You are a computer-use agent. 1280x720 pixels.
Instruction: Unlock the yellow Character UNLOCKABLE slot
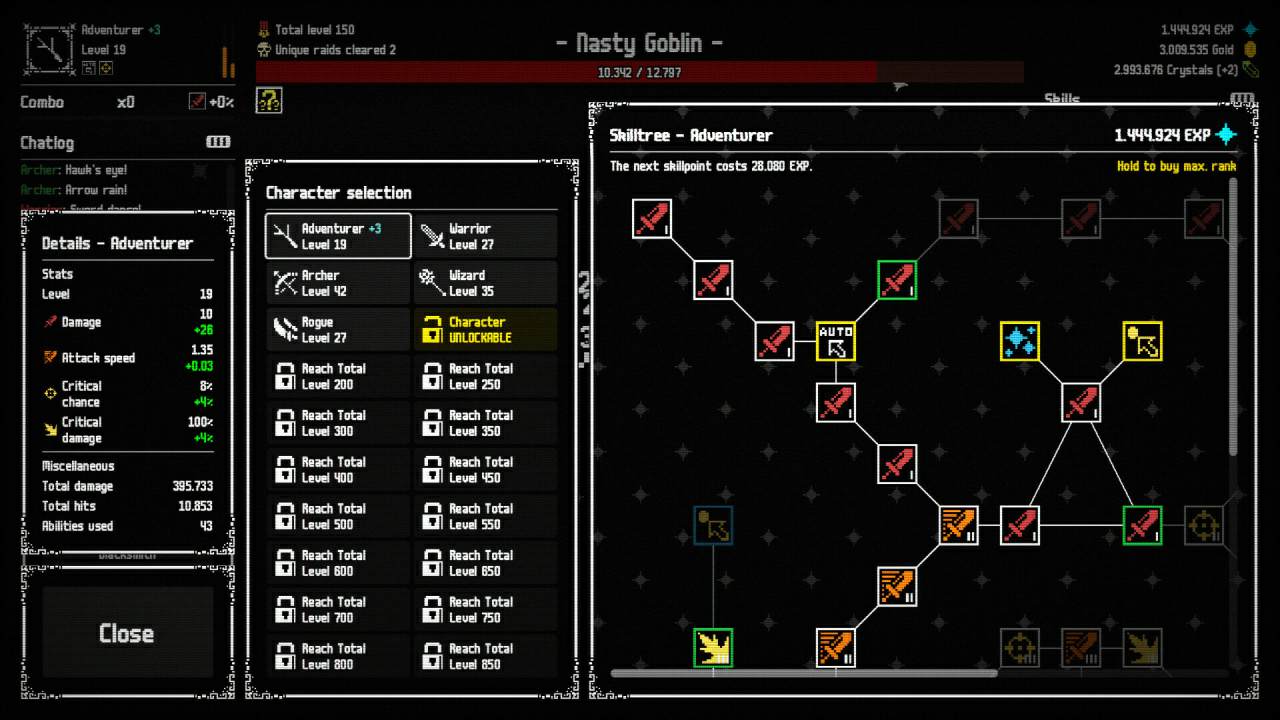point(486,330)
